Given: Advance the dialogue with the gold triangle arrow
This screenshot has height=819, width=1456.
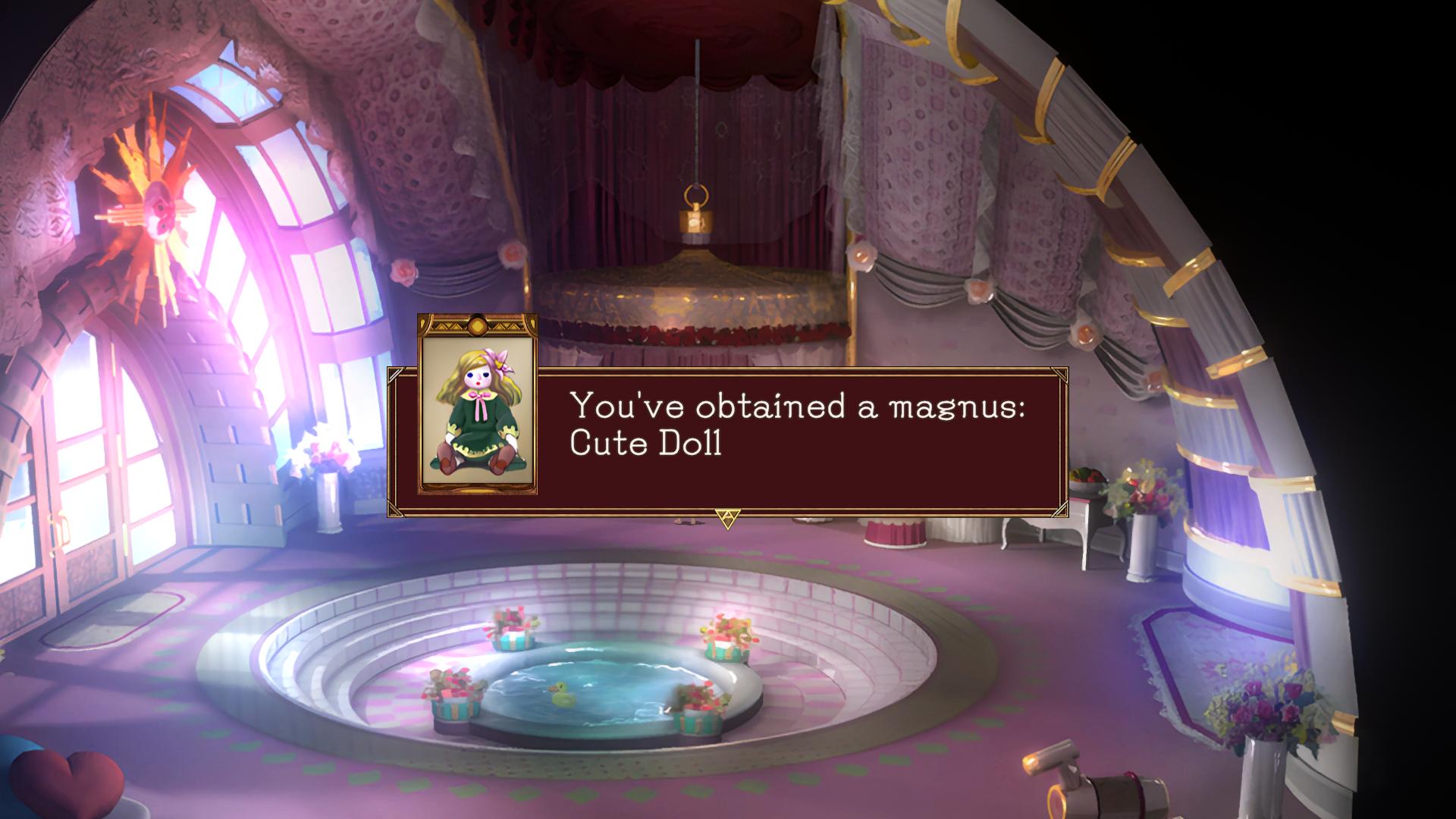Looking at the screenshot, I should [726, 518].
